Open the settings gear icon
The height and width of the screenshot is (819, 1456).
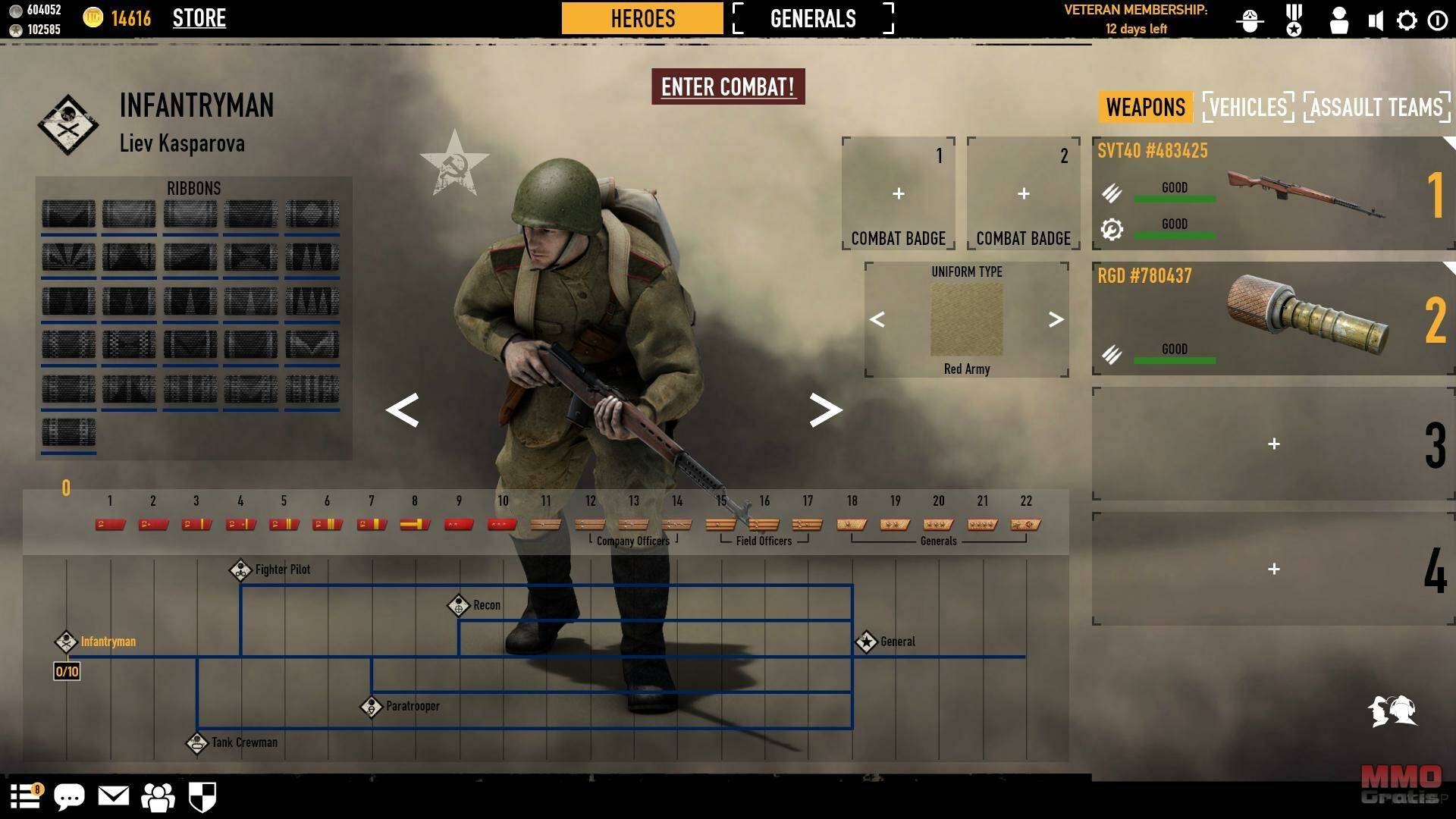point(1407,20)
